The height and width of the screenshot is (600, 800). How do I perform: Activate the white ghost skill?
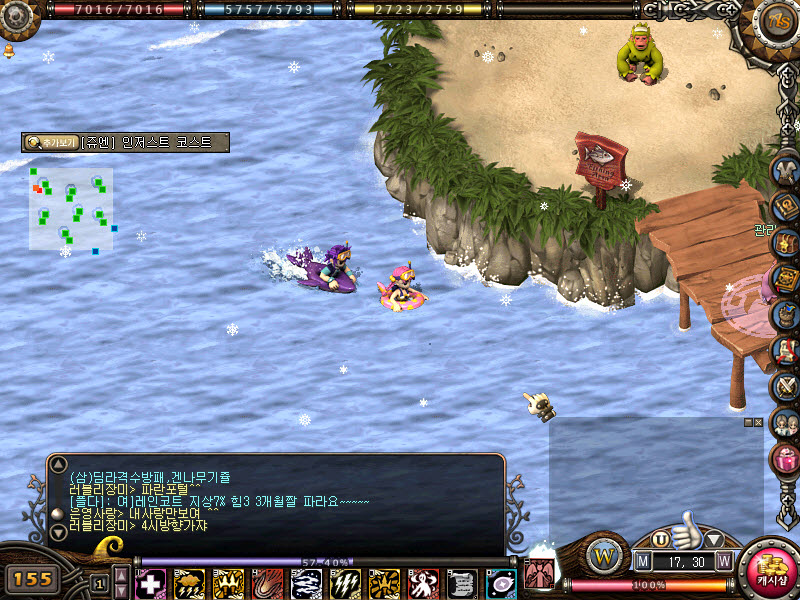tap(422, 583)
